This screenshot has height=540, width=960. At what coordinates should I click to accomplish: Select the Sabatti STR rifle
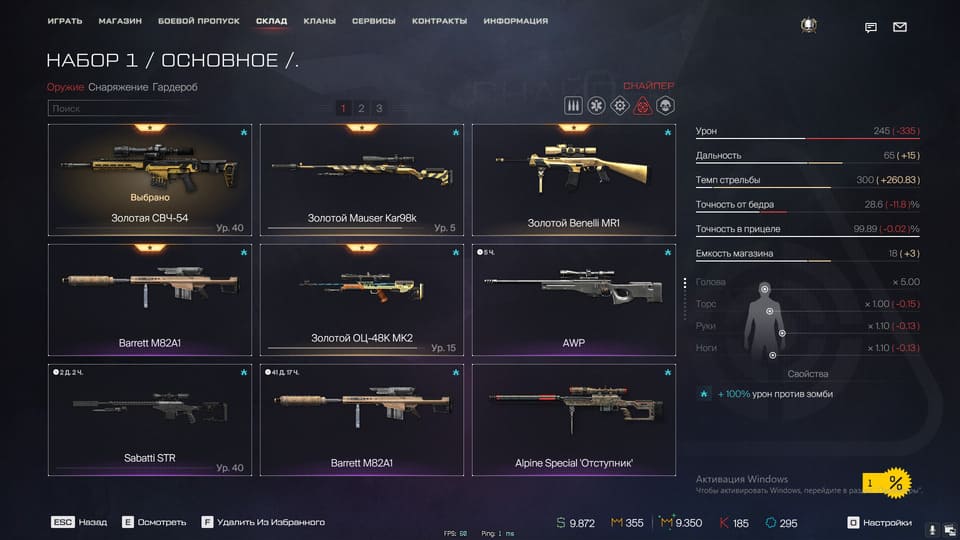click(x=149, y=419)
